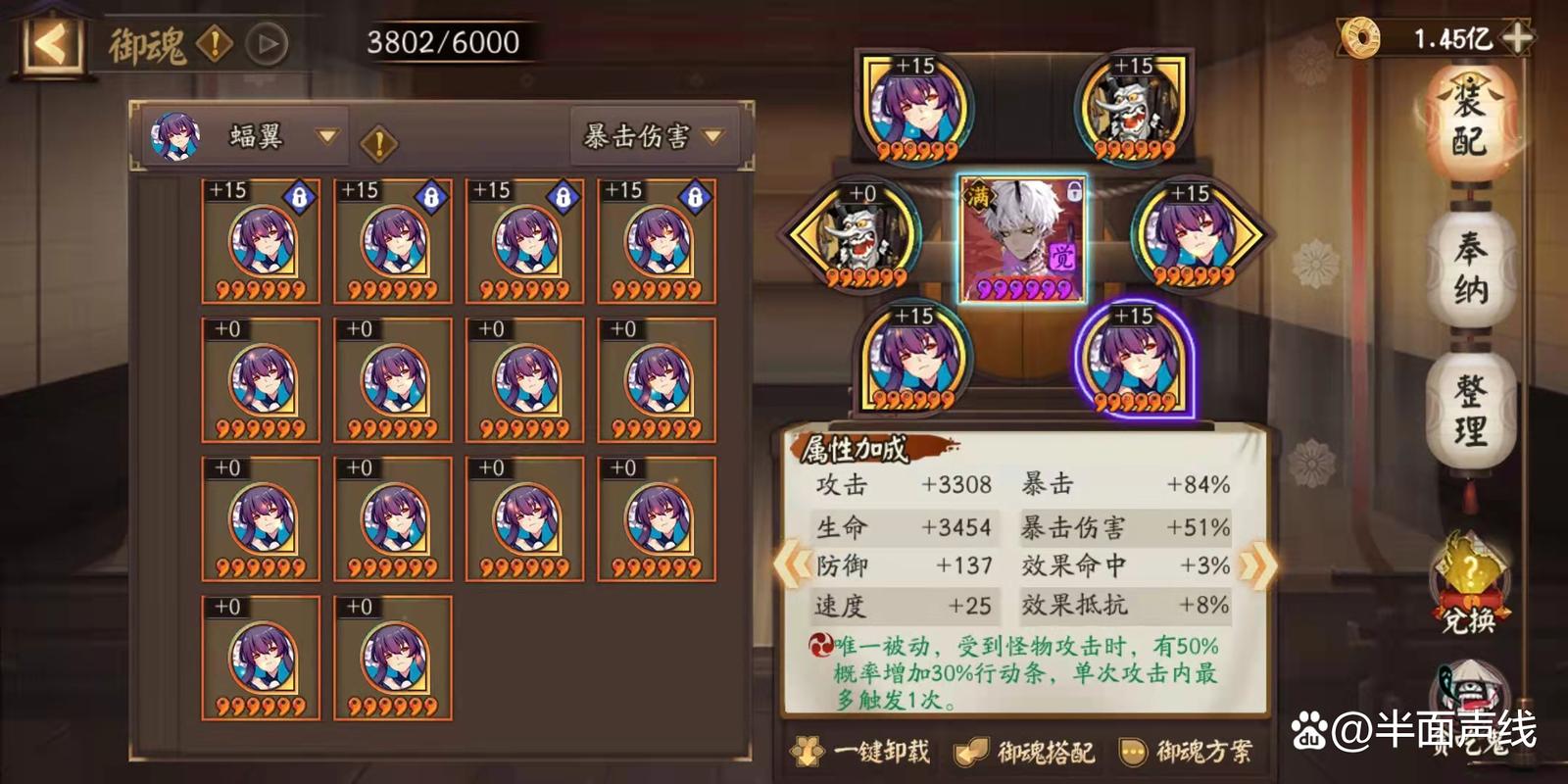Open the 兑换 exchange icon

click(1467, 585)
